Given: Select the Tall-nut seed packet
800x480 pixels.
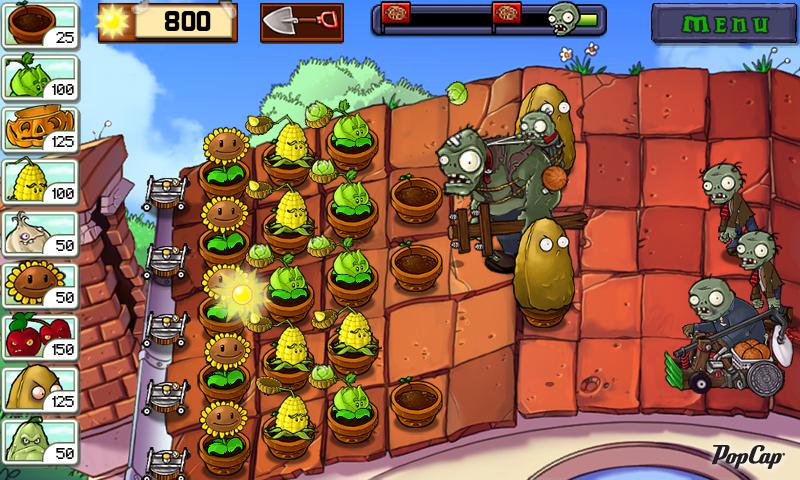Looking at the screenshot, I should (40, 388).
